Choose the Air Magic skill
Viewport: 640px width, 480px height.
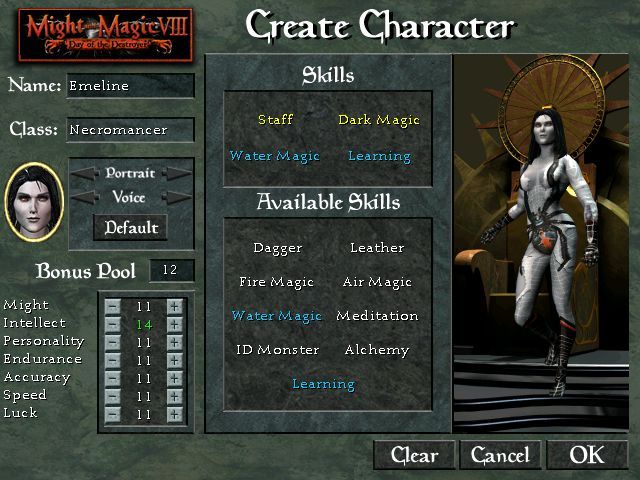coord(377,282)
